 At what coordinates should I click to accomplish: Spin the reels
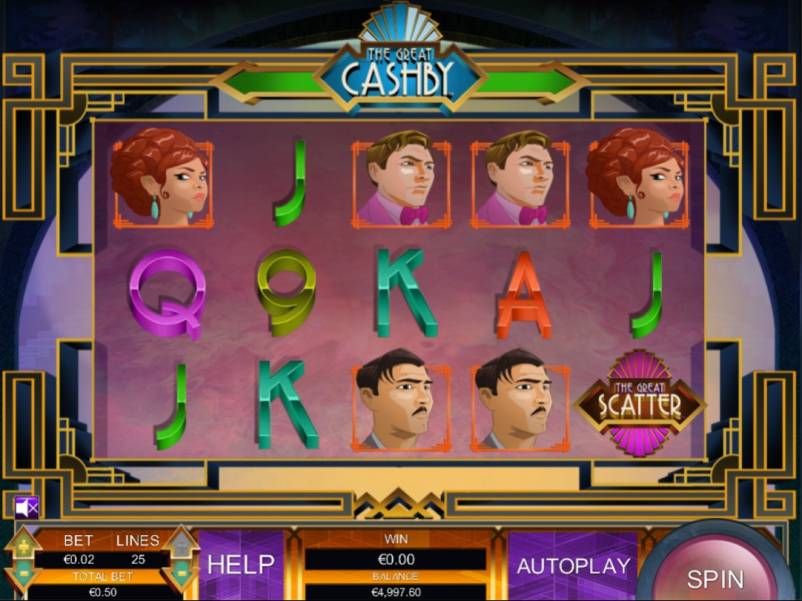715,575
